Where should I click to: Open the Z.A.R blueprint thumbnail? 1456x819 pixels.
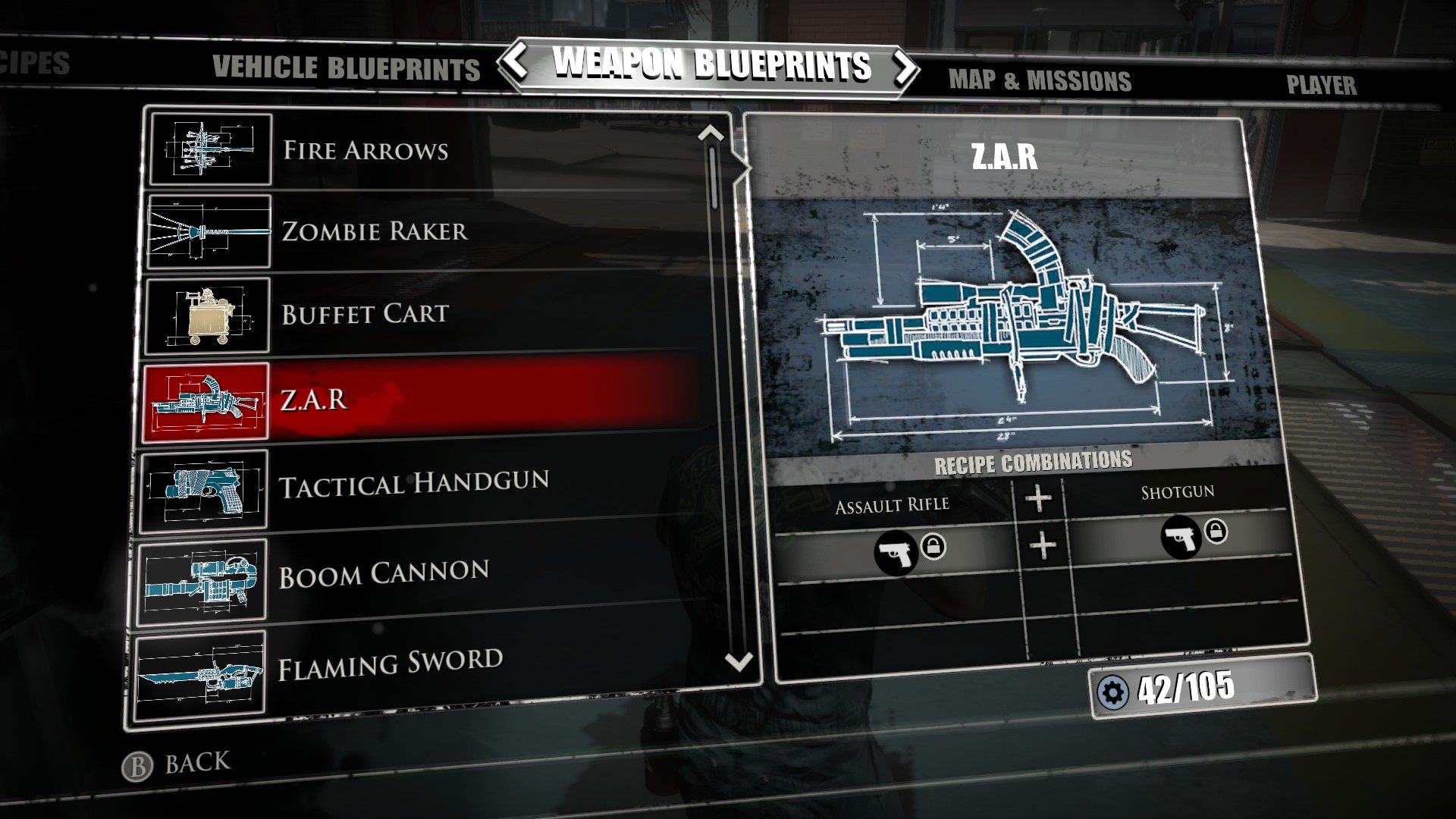click(x=205, y=396)
